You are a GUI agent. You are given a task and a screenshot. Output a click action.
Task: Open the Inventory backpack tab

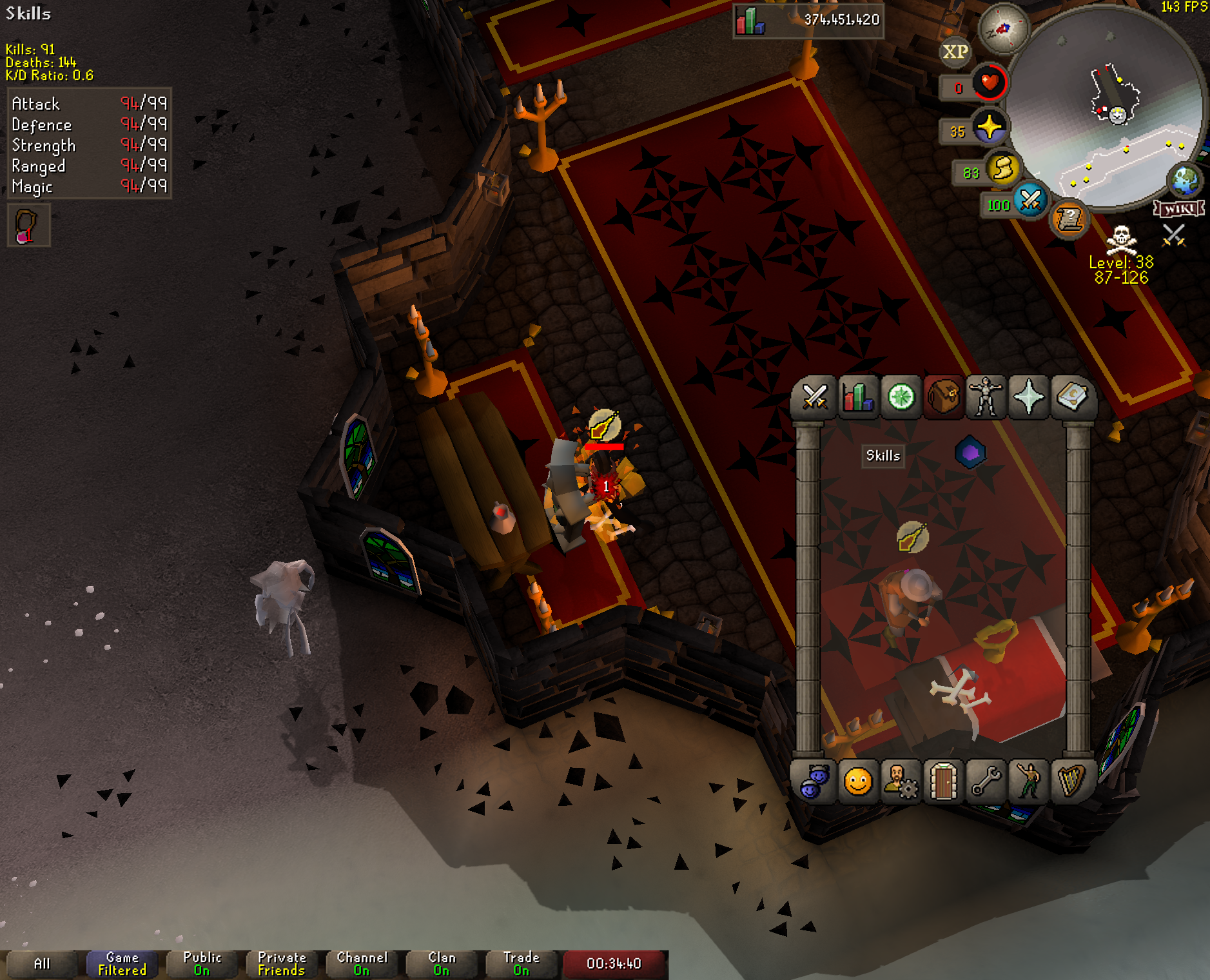[x=943, y=397]
